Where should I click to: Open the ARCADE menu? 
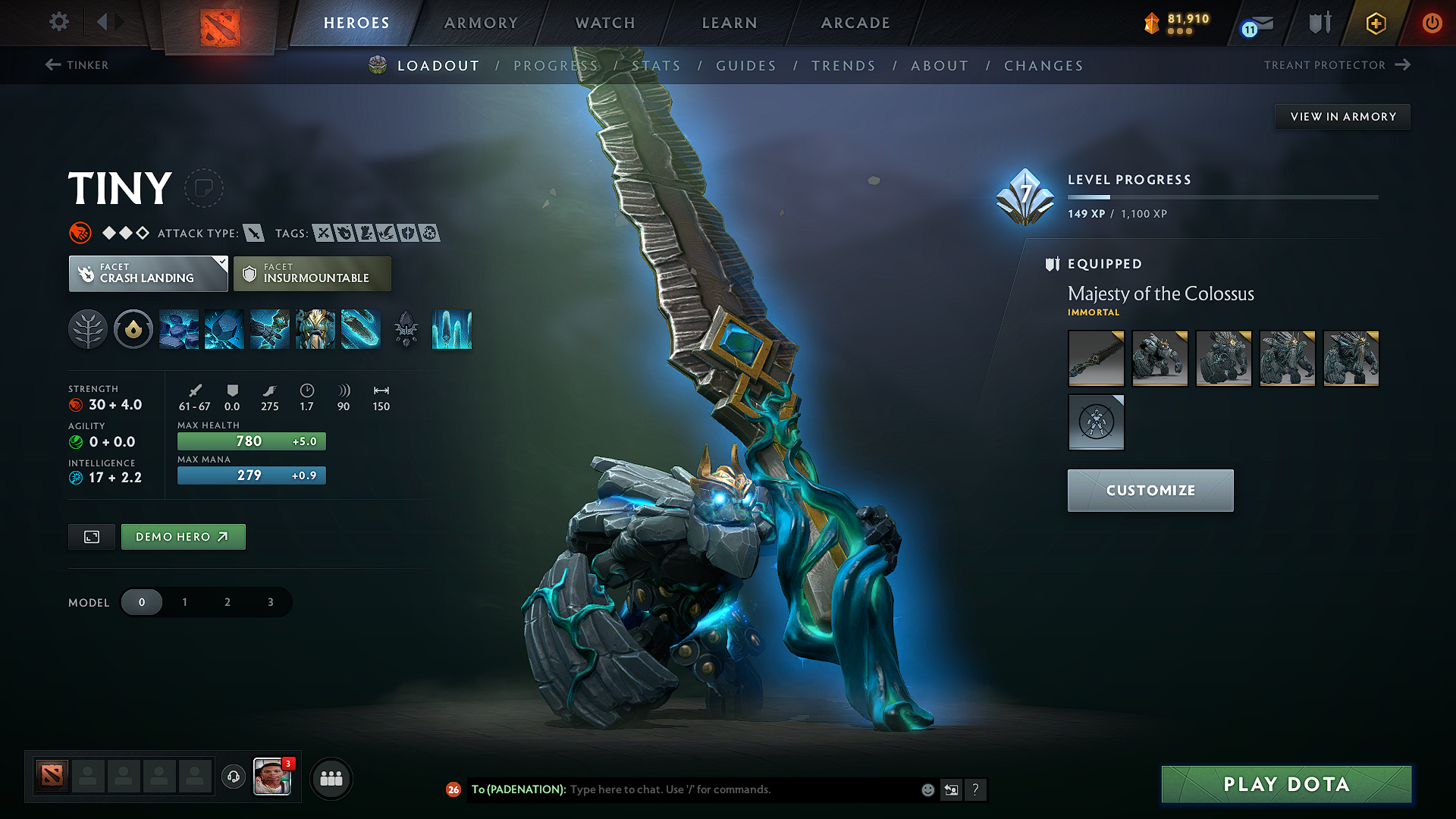[x=855, y=23]
